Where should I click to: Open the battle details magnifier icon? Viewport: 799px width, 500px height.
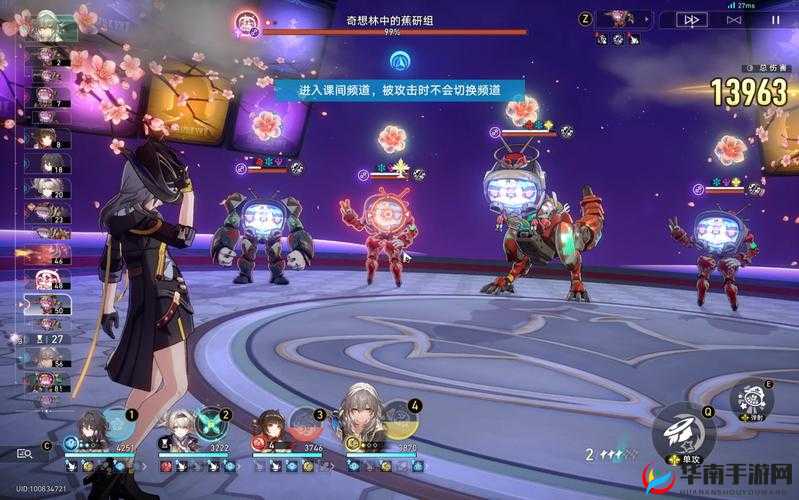26,455
